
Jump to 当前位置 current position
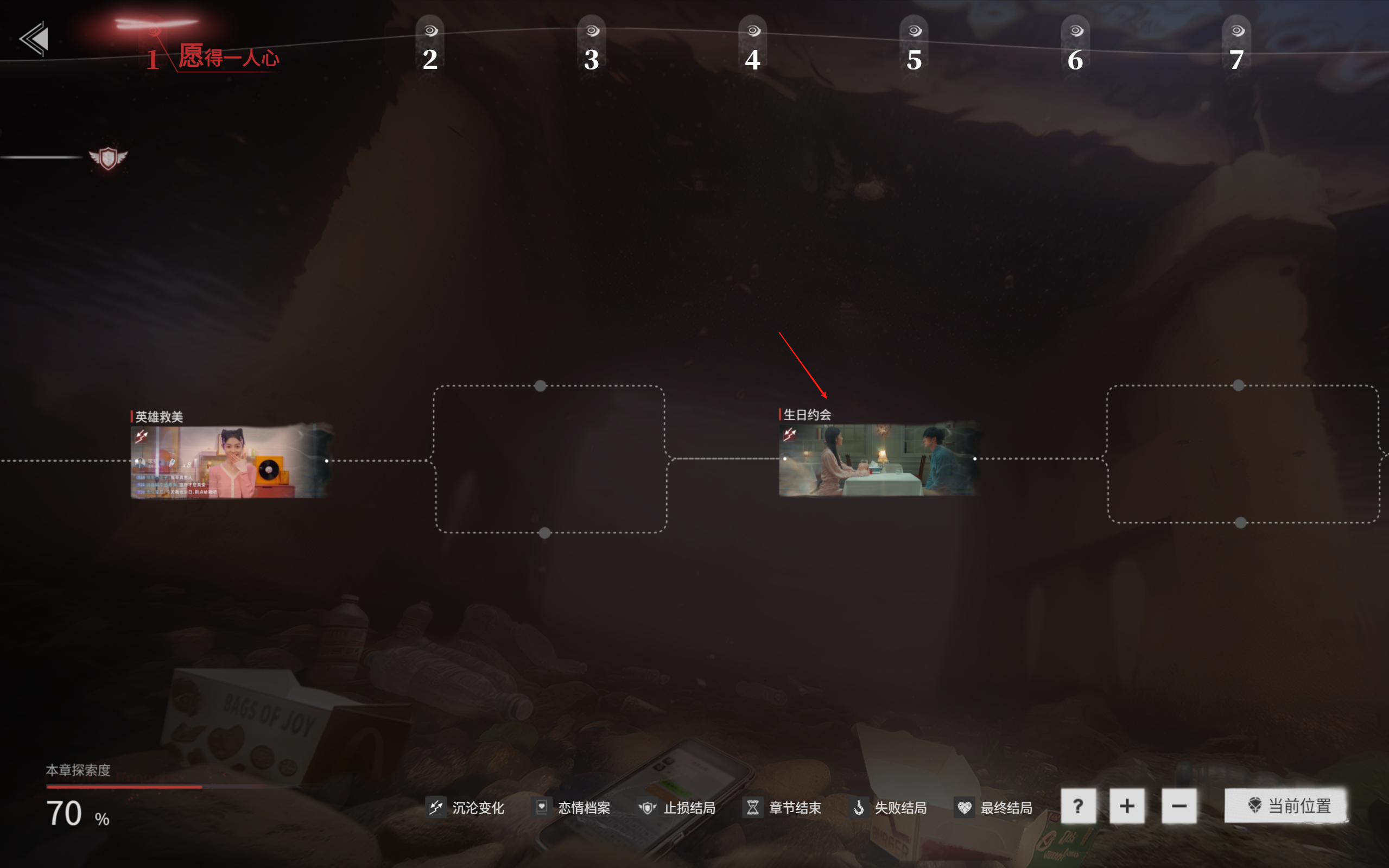(x=1286, y=806)
